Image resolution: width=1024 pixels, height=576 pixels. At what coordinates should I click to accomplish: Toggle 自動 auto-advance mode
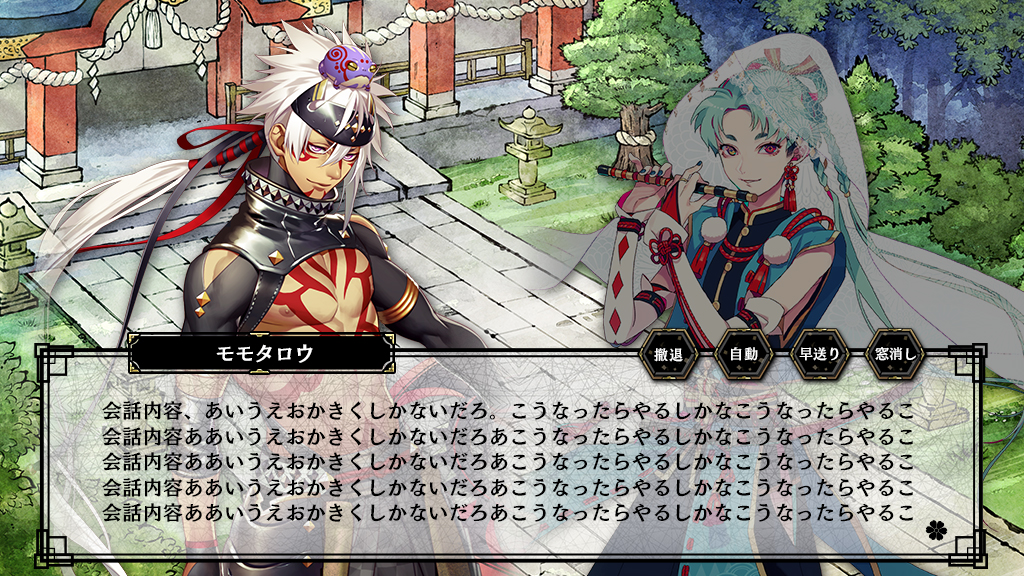[x=743, y=354]
